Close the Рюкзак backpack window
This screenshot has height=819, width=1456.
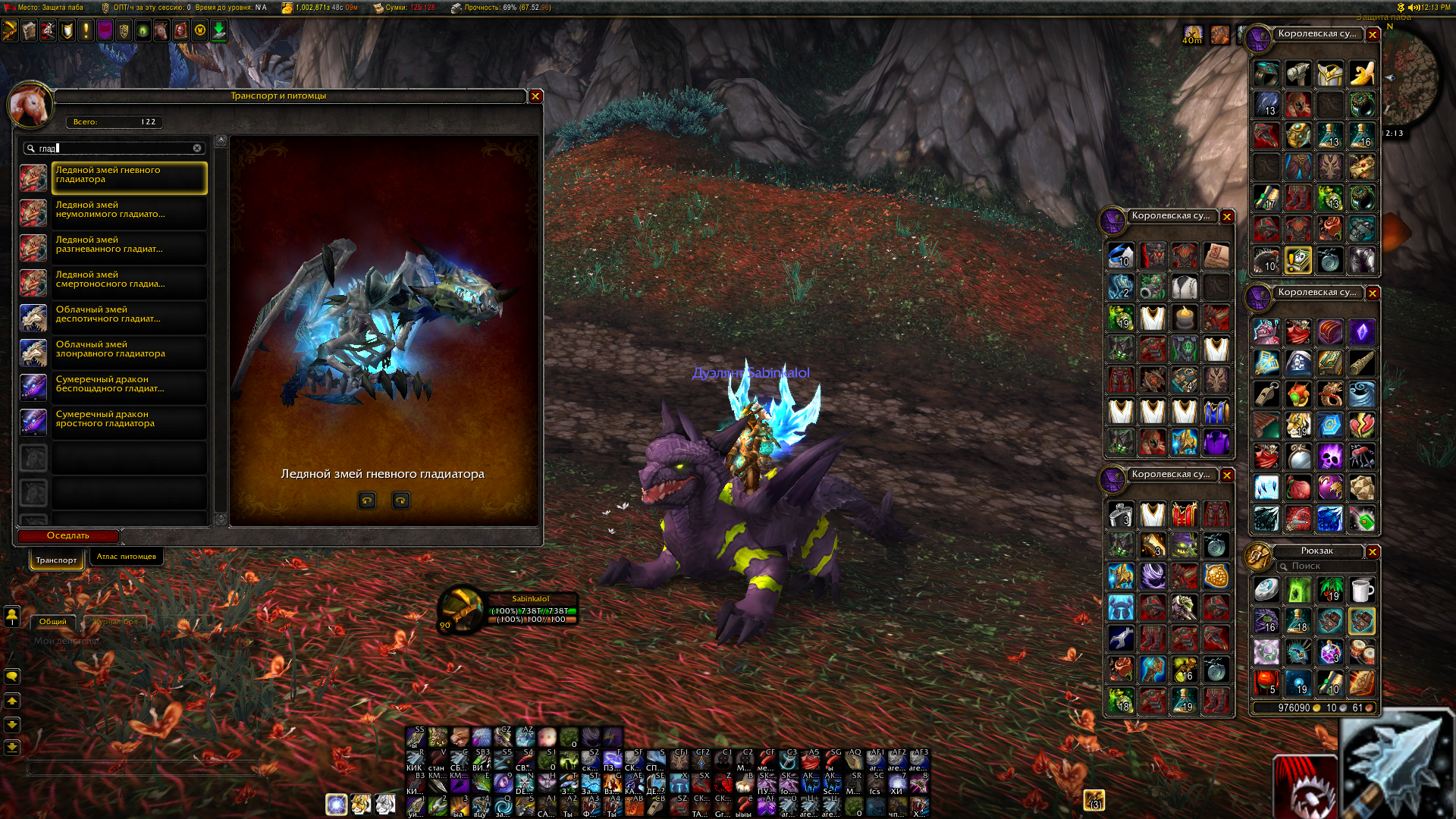point(1373,552)
